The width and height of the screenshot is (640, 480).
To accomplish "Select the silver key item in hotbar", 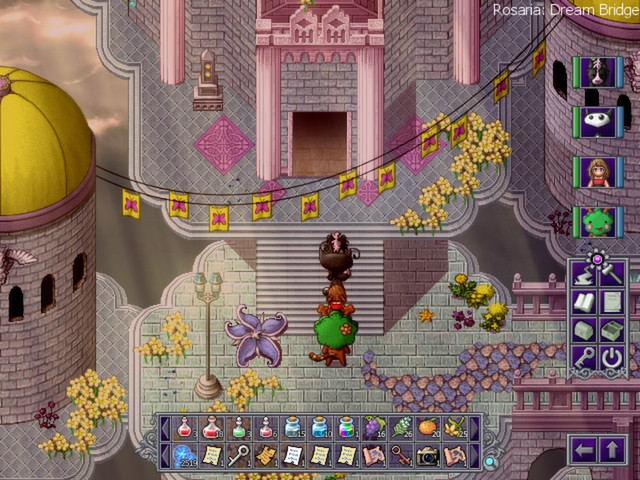I will (238, 455).
